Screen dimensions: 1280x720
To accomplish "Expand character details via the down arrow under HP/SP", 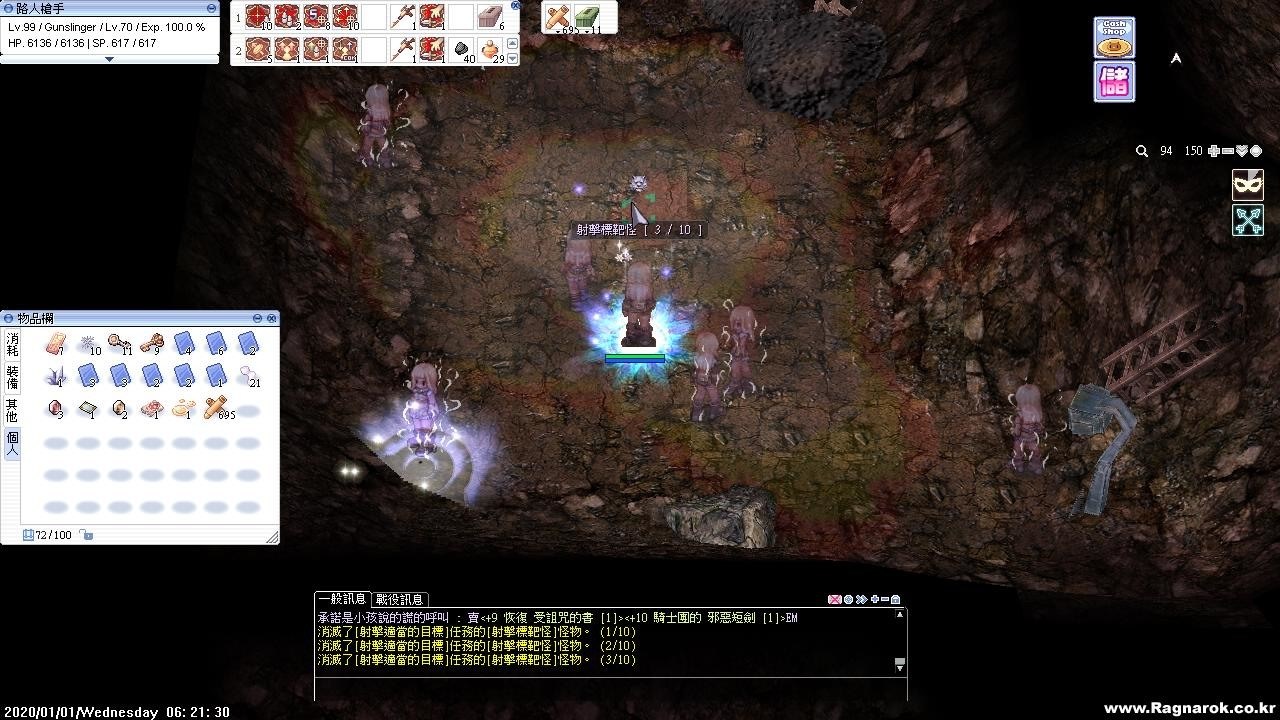I will (110, 58).
